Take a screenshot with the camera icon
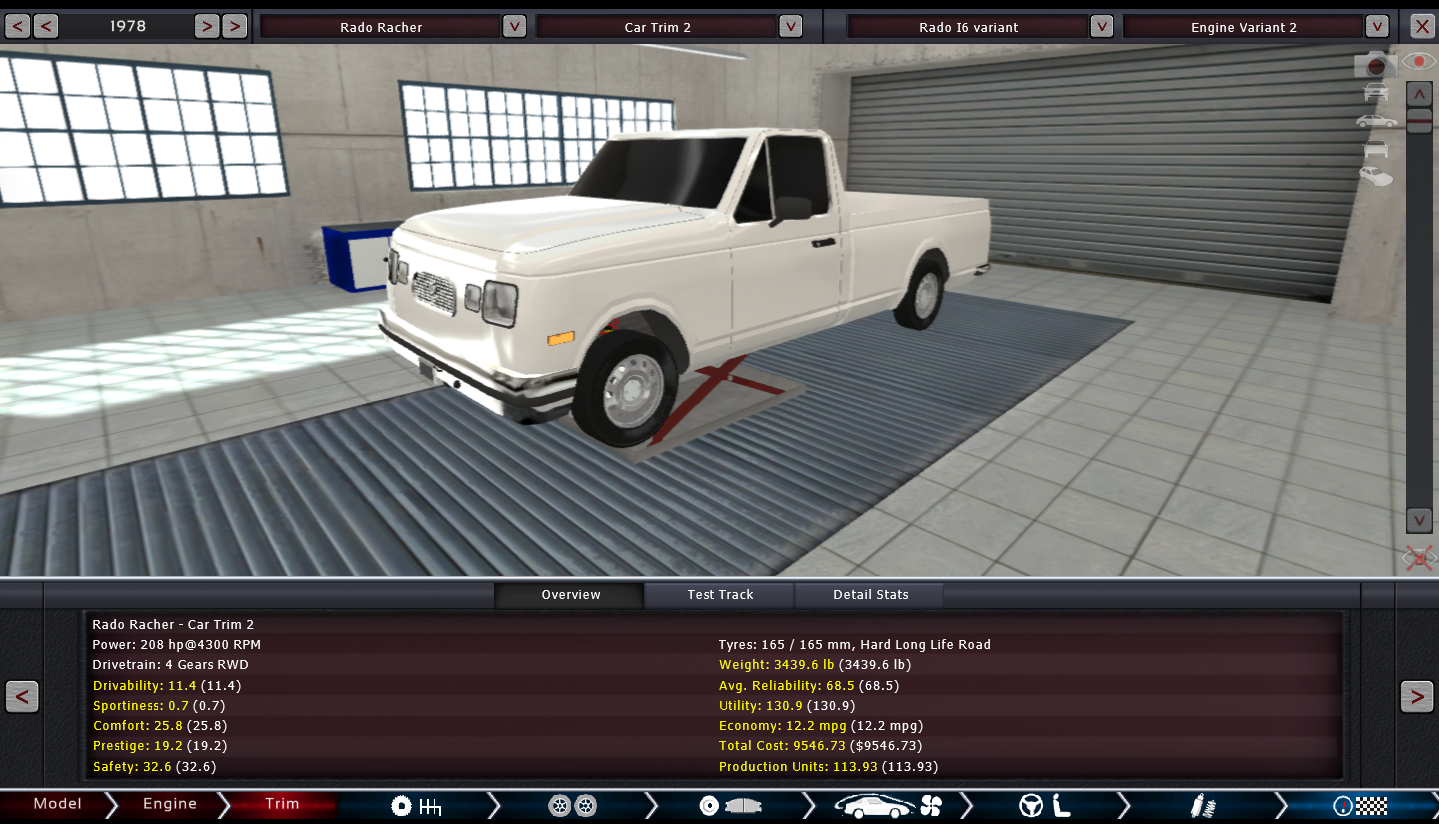 point(1375,65)
